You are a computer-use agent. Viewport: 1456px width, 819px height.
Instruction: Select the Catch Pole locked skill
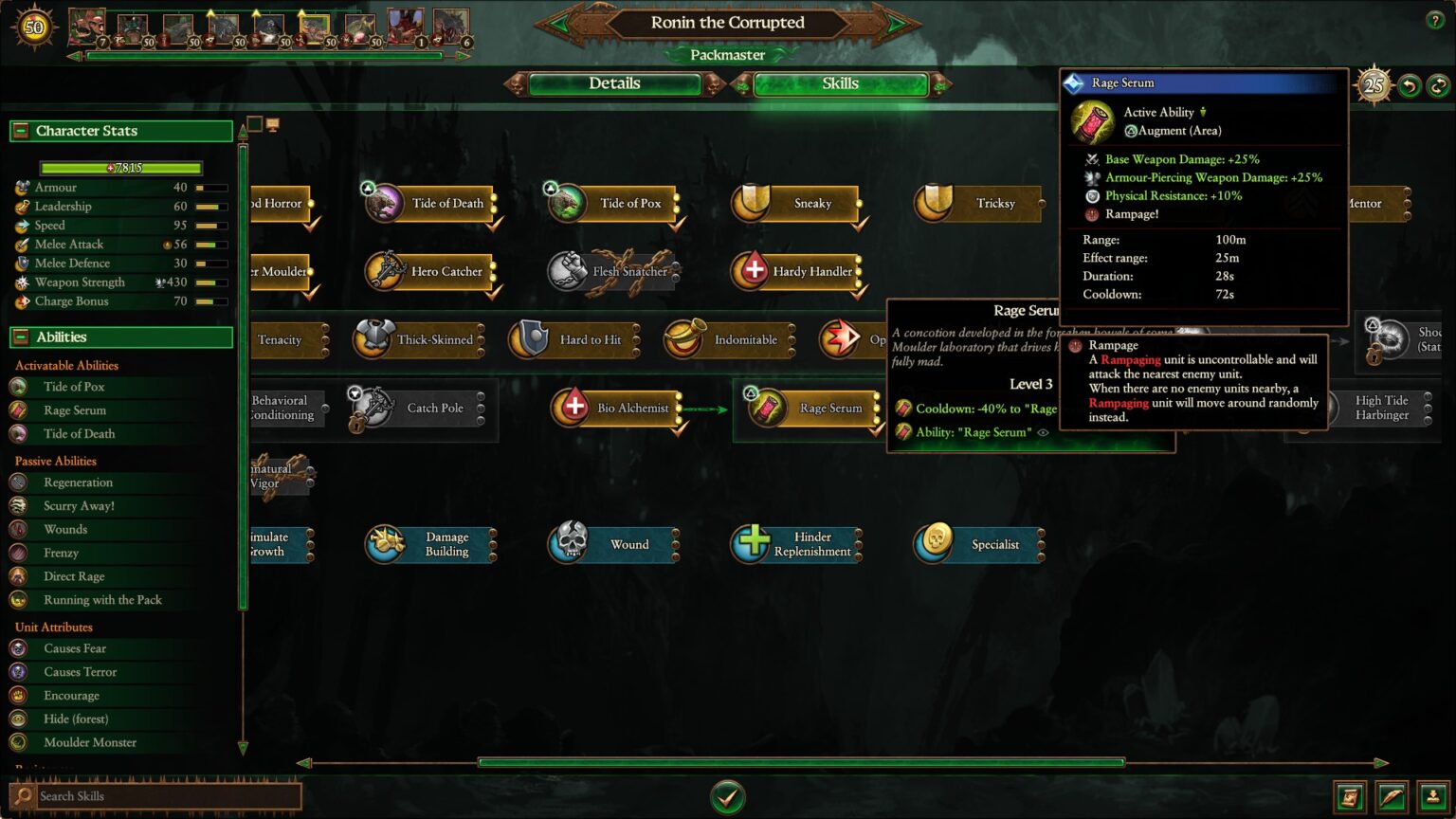pyautogui.click(x=370, y=408)
